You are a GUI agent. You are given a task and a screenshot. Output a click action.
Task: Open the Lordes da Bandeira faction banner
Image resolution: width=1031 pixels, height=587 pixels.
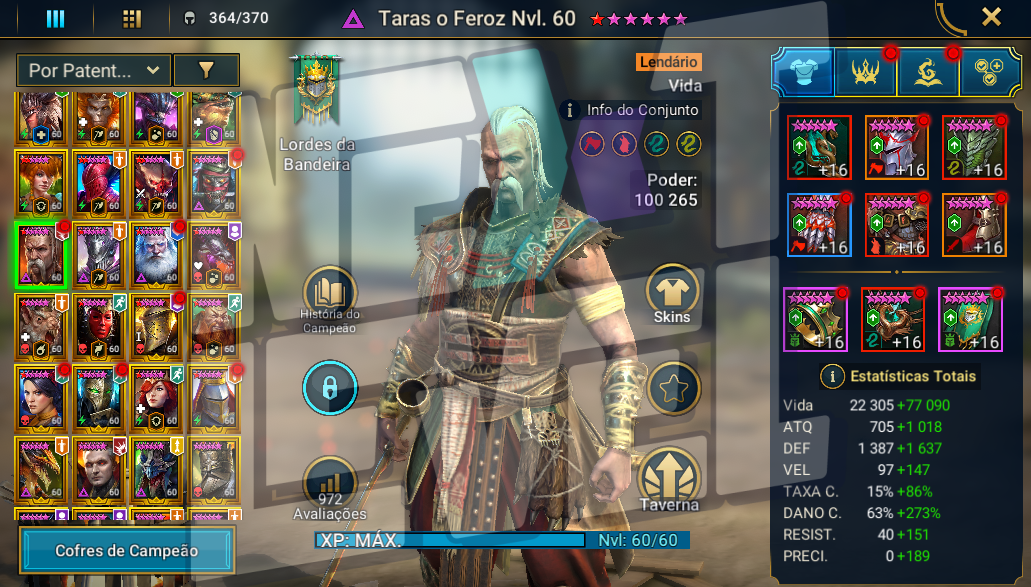317,92
